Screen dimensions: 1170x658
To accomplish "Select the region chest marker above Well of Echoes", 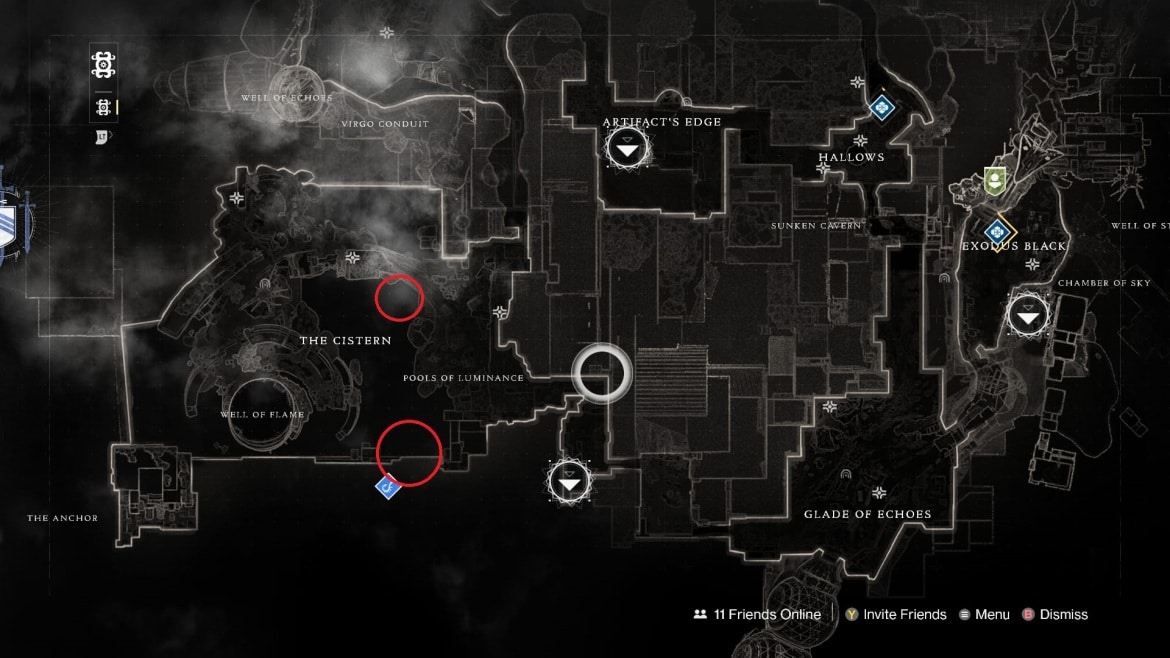I will tap(386, 33).
